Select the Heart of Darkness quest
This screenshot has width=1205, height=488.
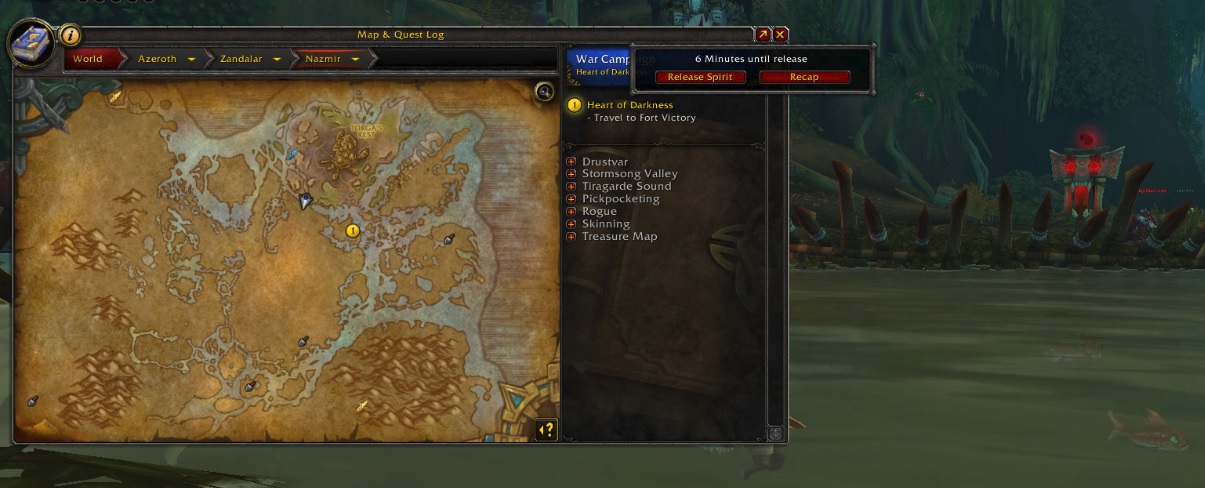(x=630, y=105)
